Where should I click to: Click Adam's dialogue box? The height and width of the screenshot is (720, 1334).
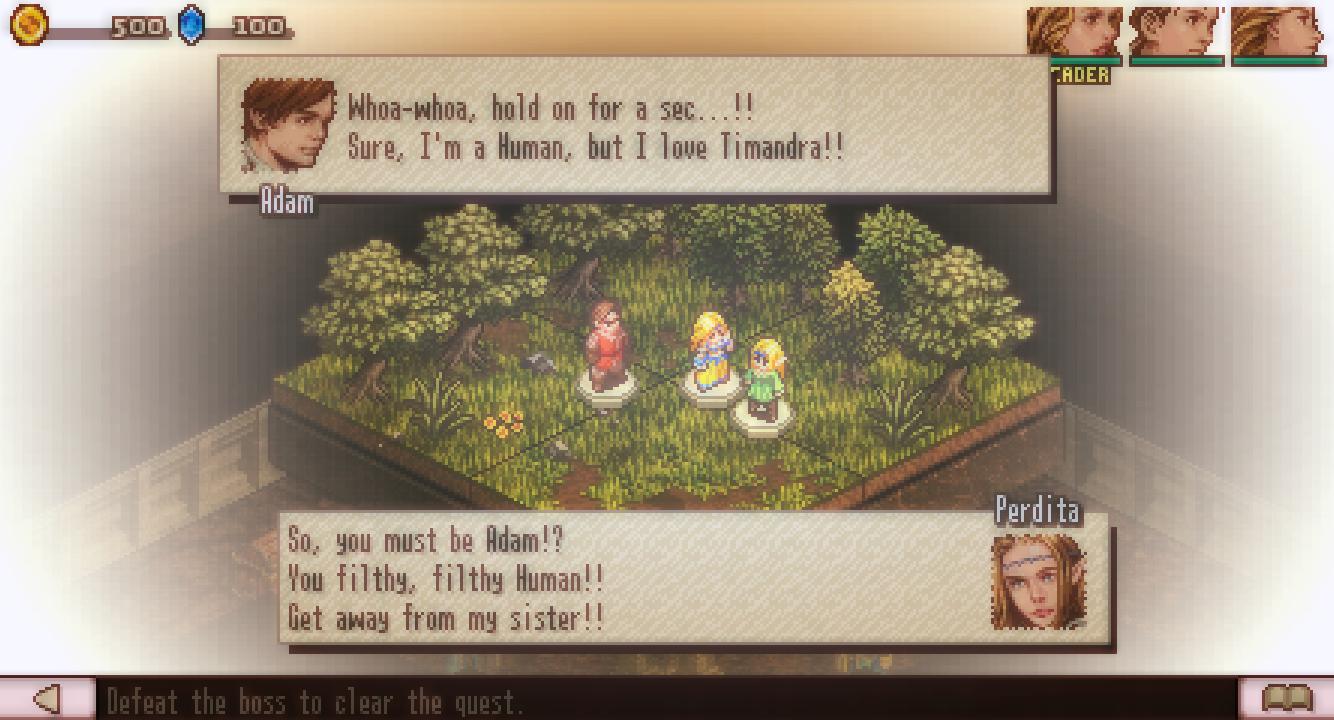pos(636,126)
